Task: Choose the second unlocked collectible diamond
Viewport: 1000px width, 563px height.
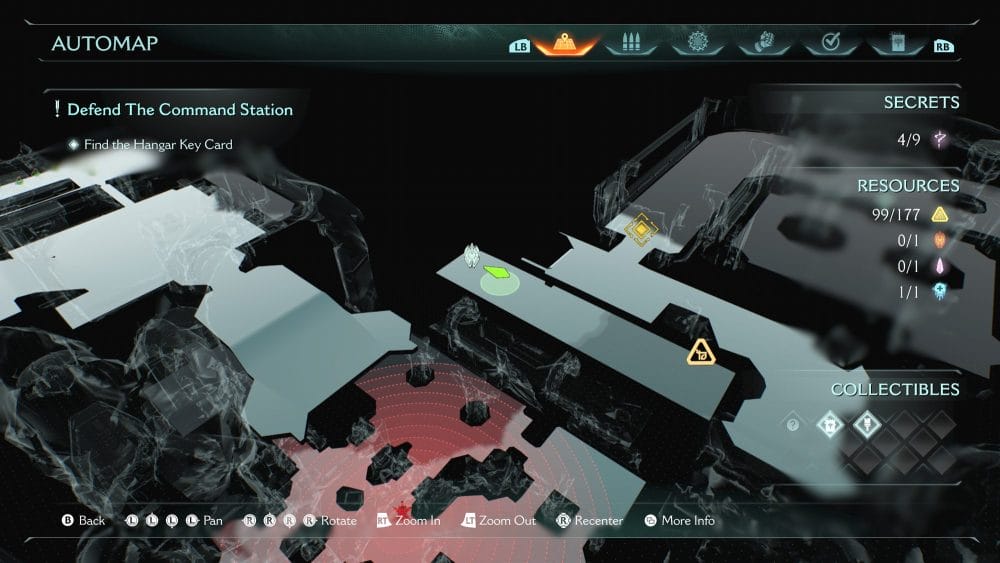Action: click(865, 425)
